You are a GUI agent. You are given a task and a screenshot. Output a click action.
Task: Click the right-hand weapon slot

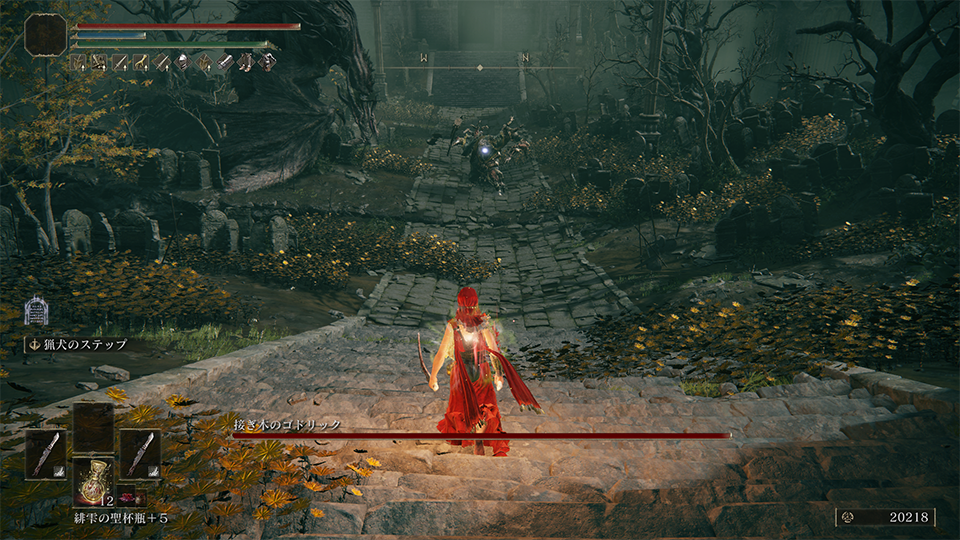(x=140, y=454)
